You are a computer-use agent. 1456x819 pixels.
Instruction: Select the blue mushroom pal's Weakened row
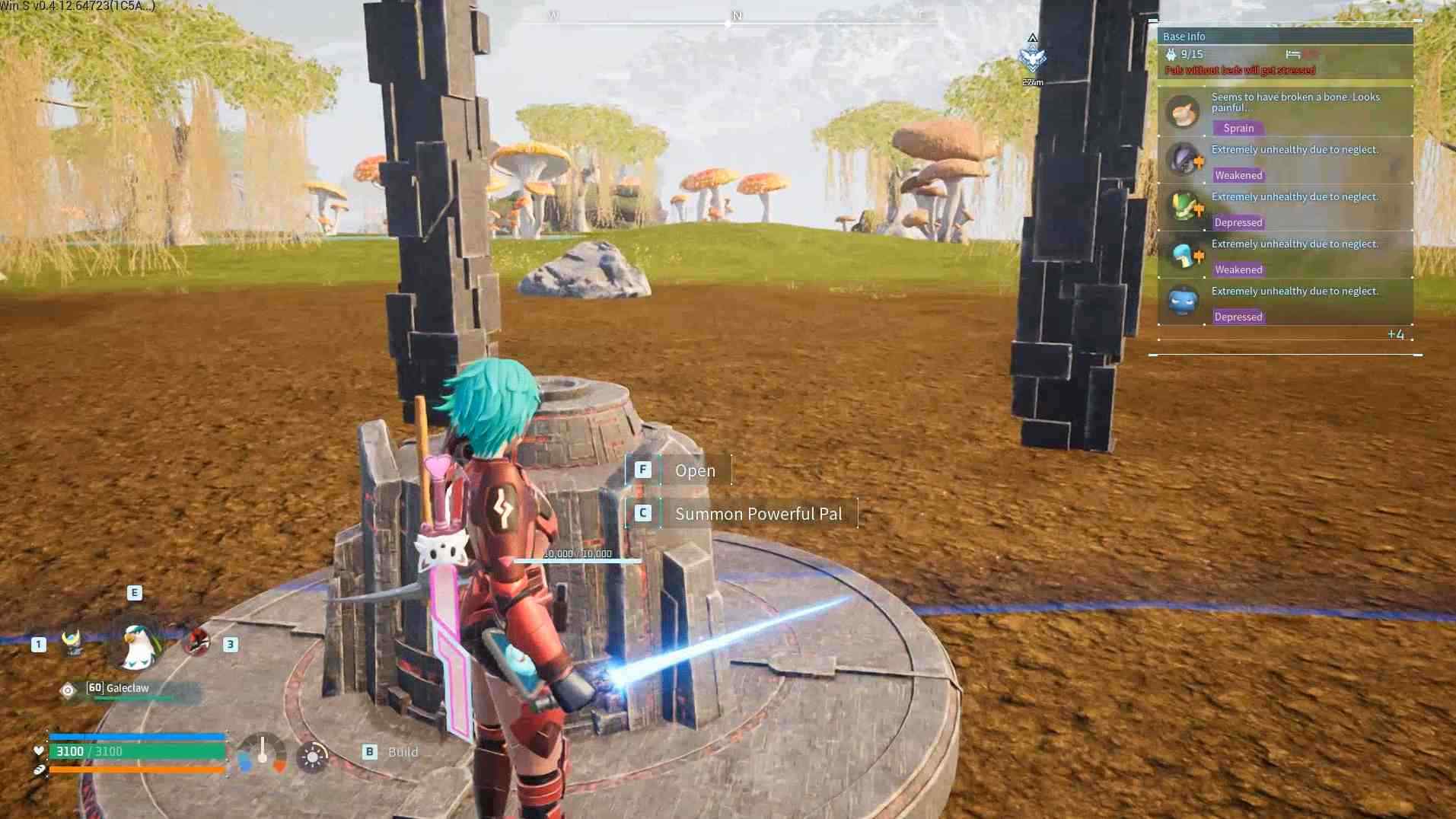(x=1285, y=255)
